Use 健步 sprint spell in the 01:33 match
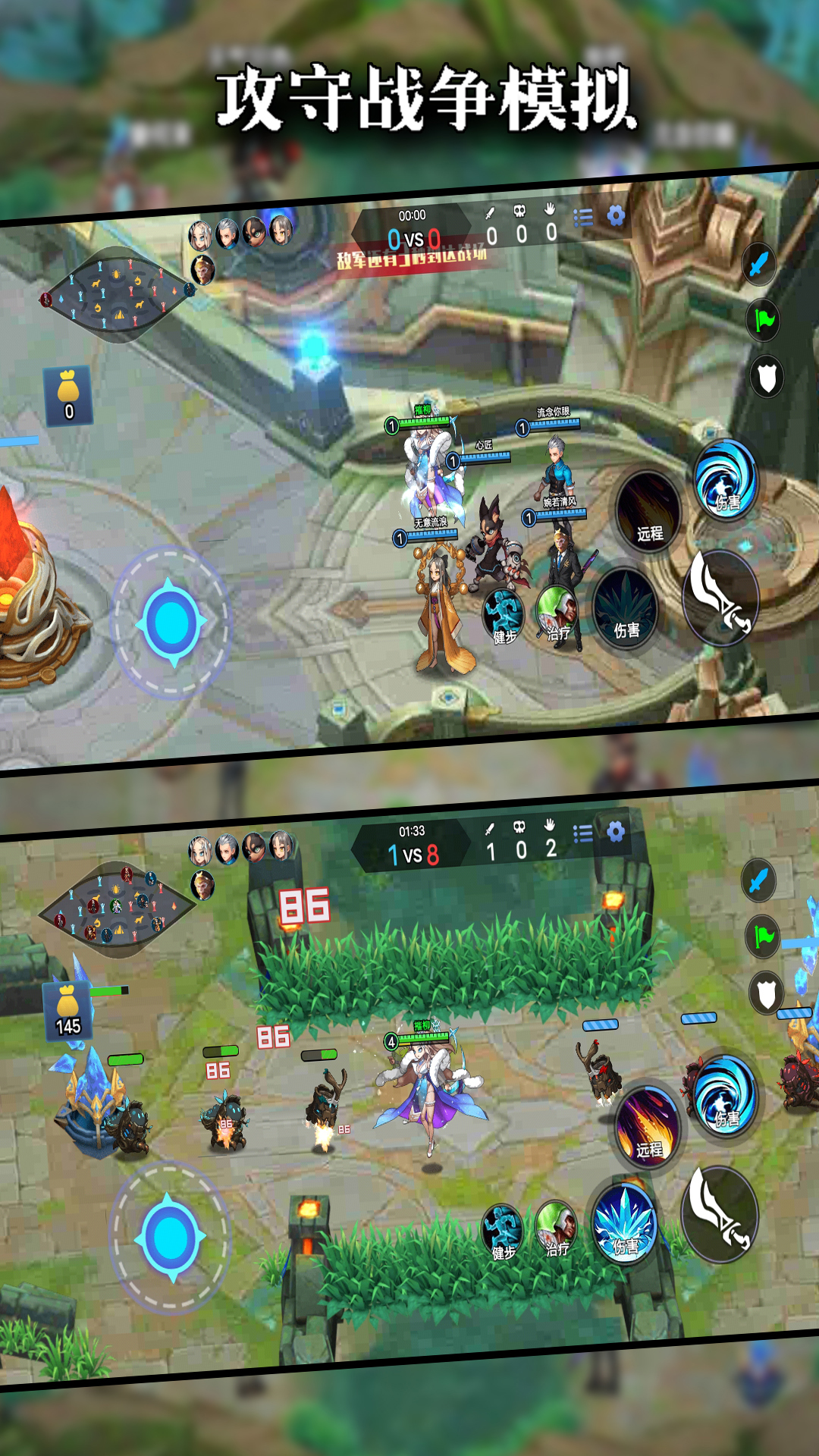The image size is (819, 1456). [503, 1229]
